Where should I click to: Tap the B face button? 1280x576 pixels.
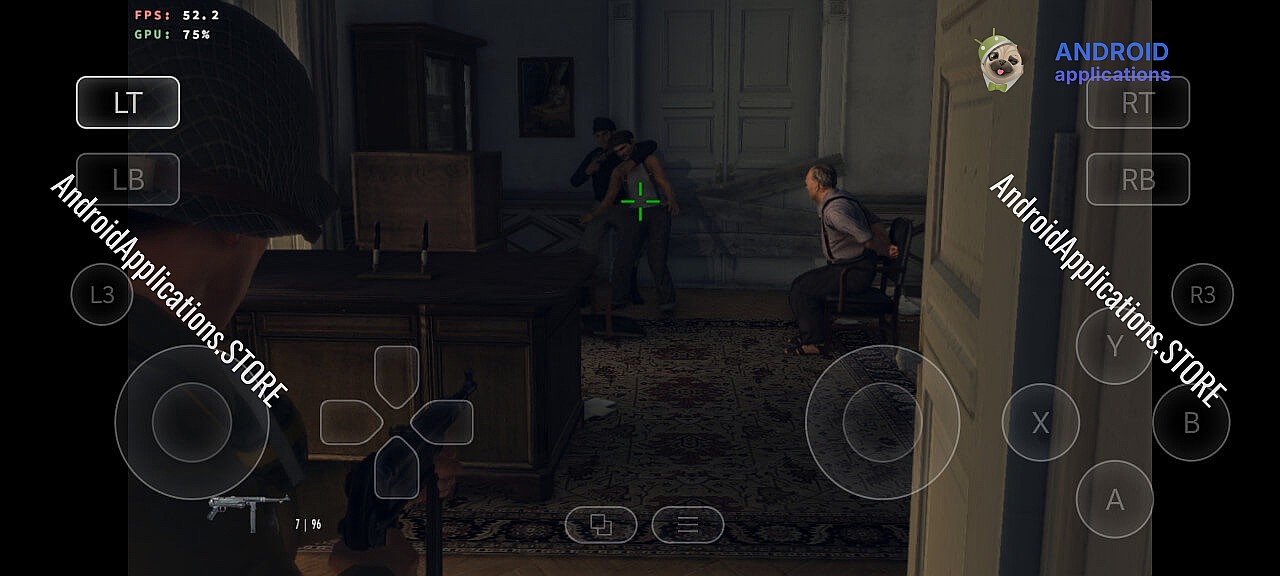coord(1191,423)
